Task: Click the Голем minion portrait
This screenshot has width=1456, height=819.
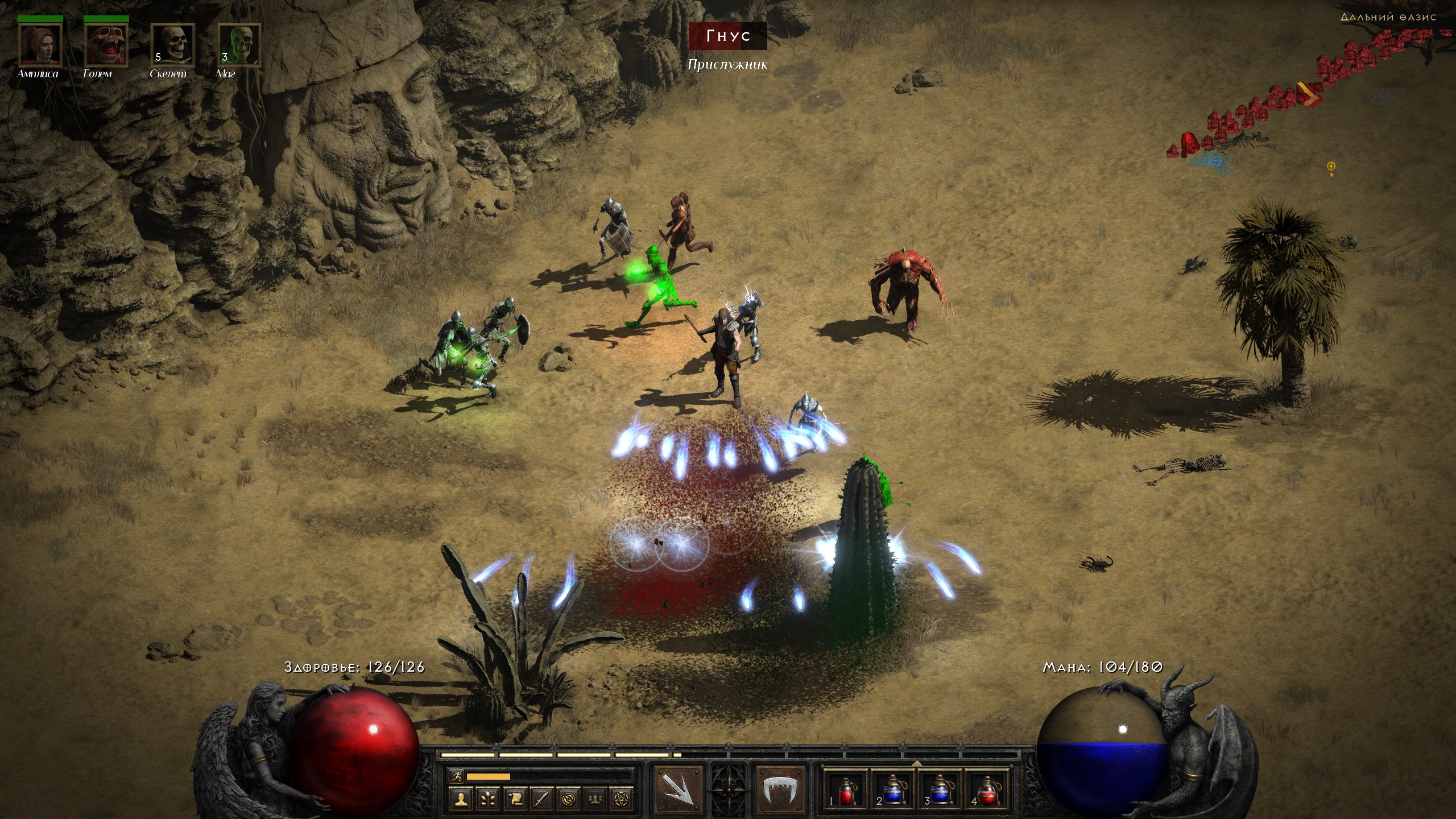Action: point(106,45)
